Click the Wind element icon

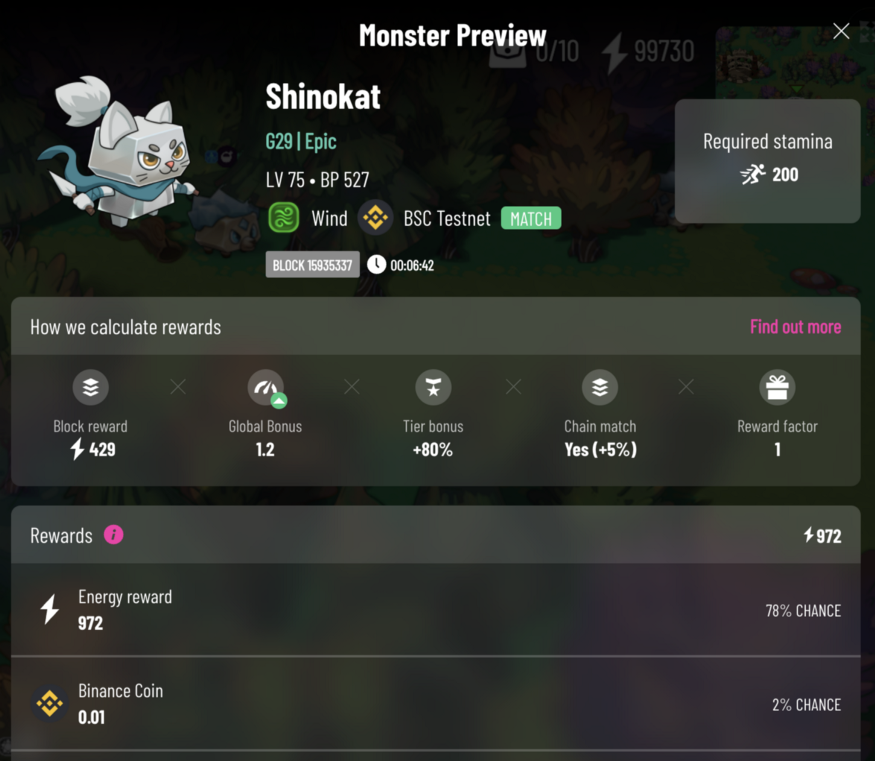(284, 218)
